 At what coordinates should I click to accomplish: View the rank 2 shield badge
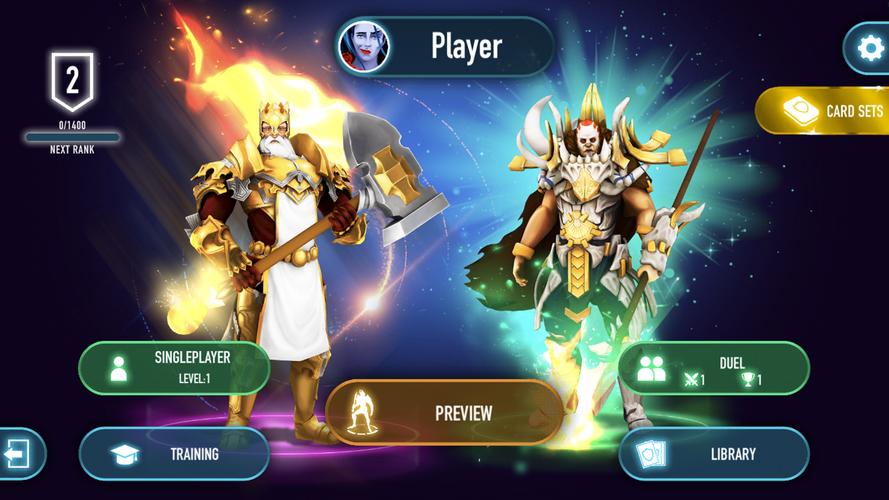point(72,83)
